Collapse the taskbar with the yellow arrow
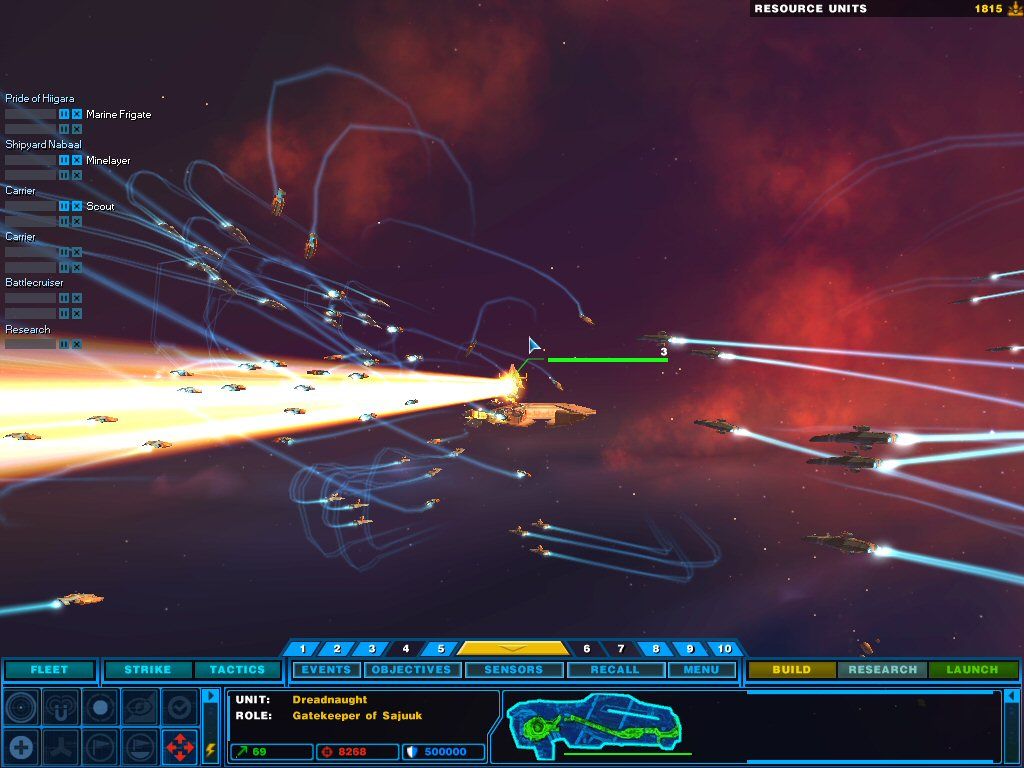 pos(511,648)
